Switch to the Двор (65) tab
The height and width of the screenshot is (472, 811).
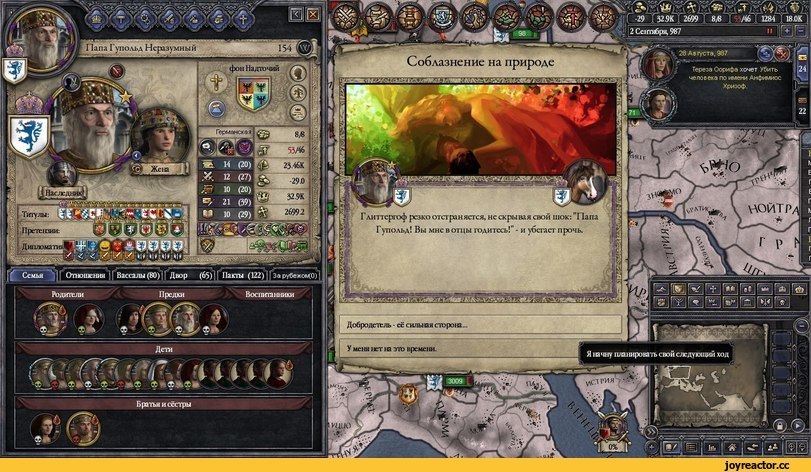click(190, 275)
